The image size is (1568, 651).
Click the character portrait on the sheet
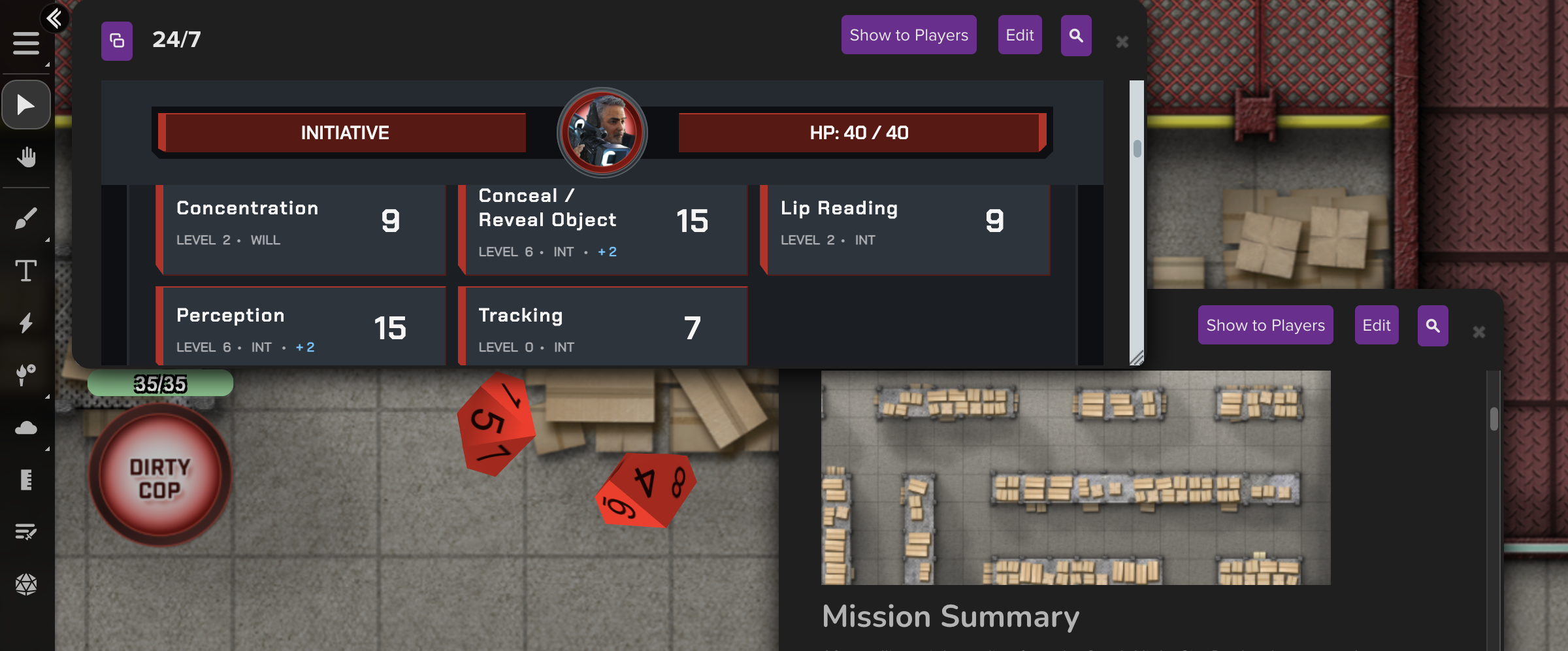[603, 133]
